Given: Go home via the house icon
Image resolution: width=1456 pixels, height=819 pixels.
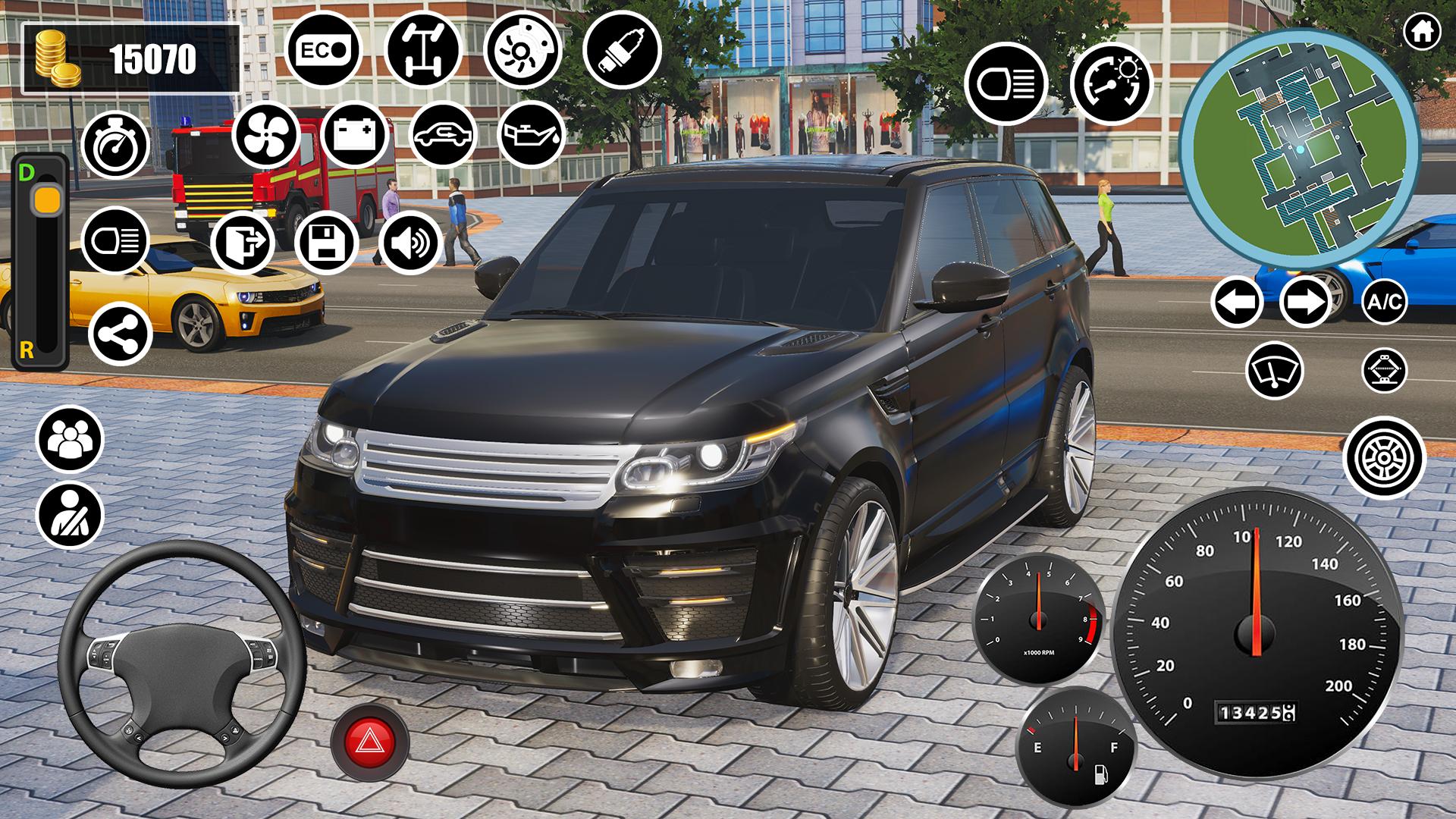Looking at the screenshot, I should coord(1422,32).
